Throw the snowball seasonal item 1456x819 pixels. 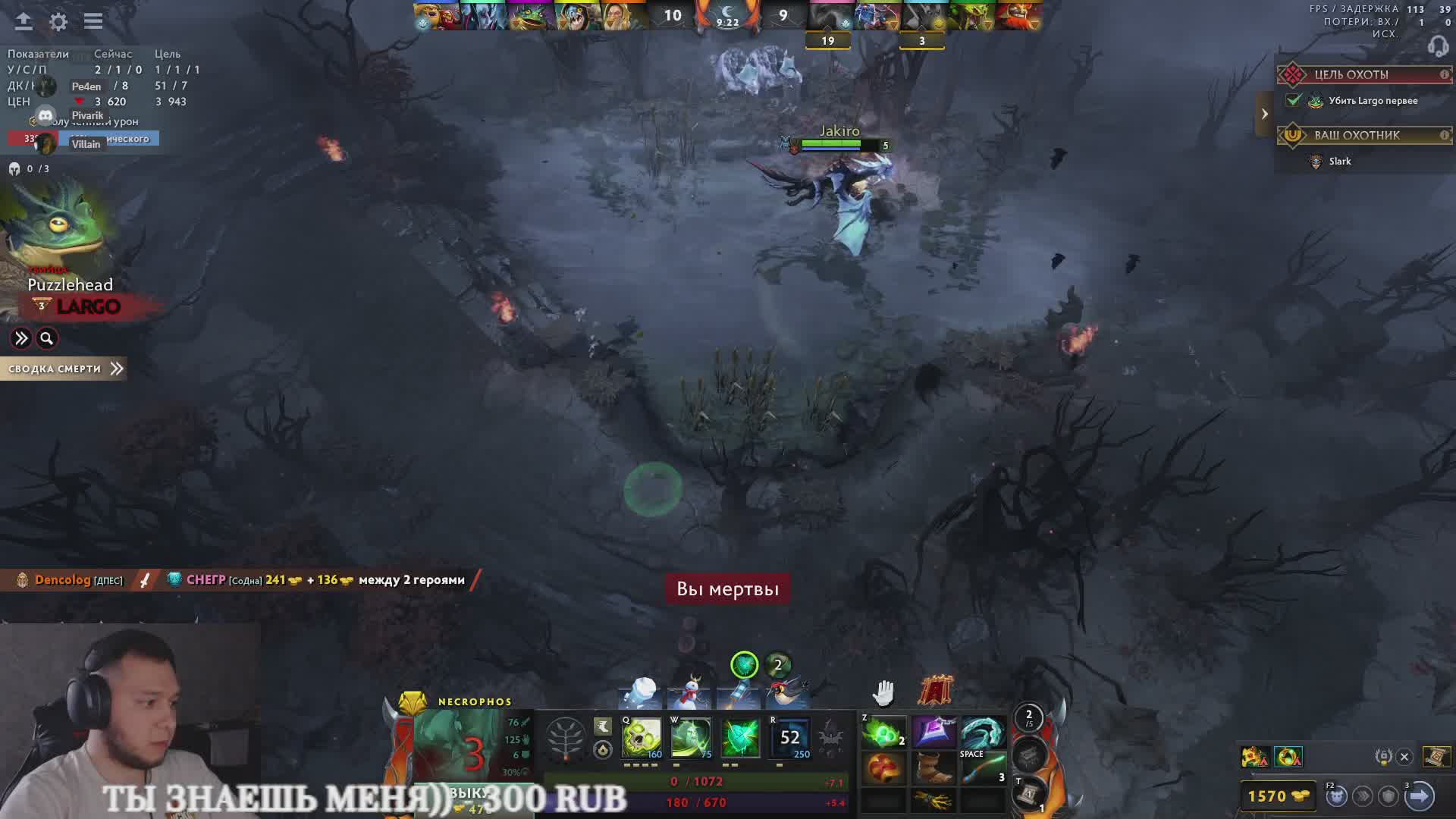(x=642, y=692)
